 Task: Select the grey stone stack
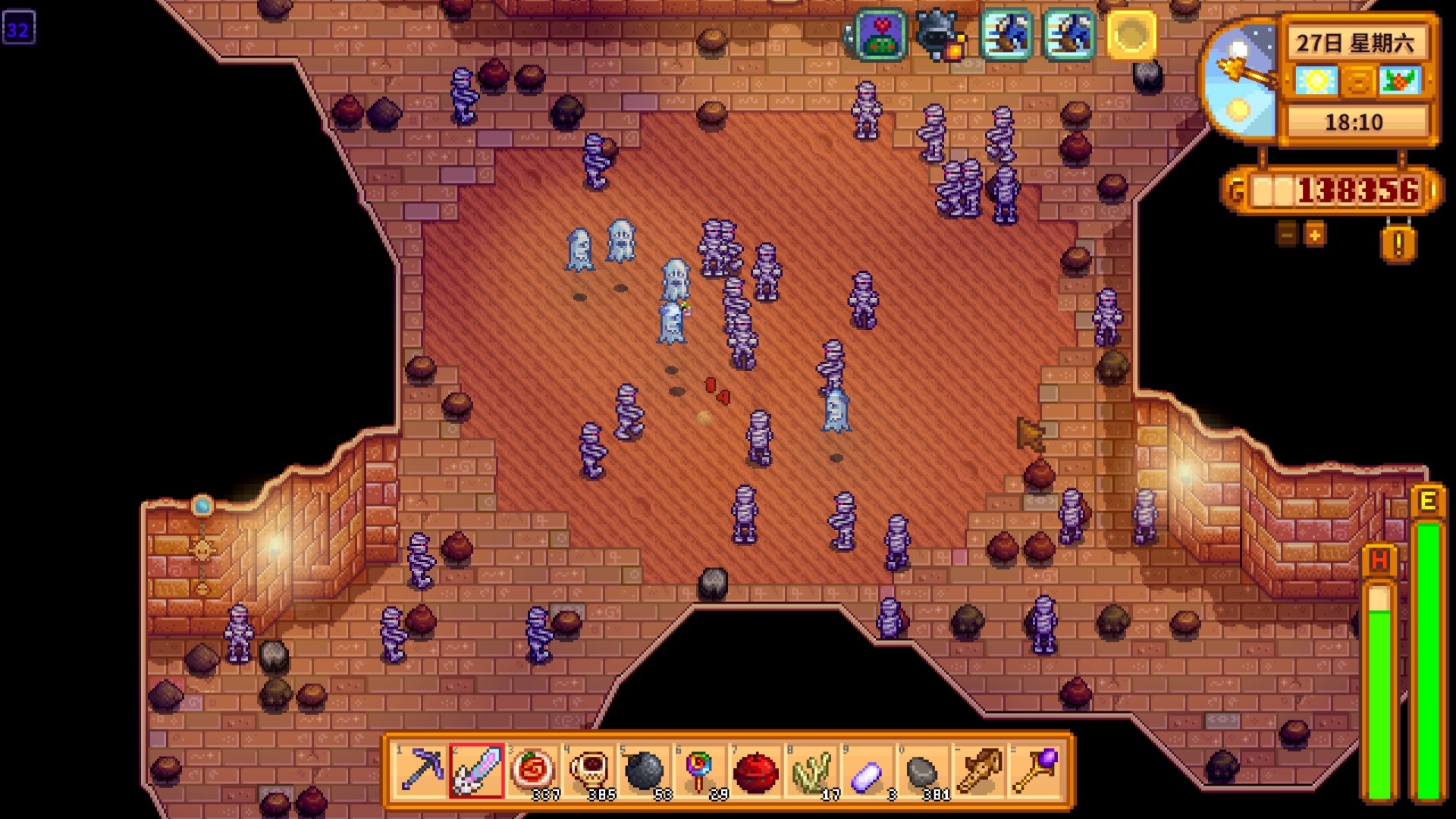(x=922, y=770)
